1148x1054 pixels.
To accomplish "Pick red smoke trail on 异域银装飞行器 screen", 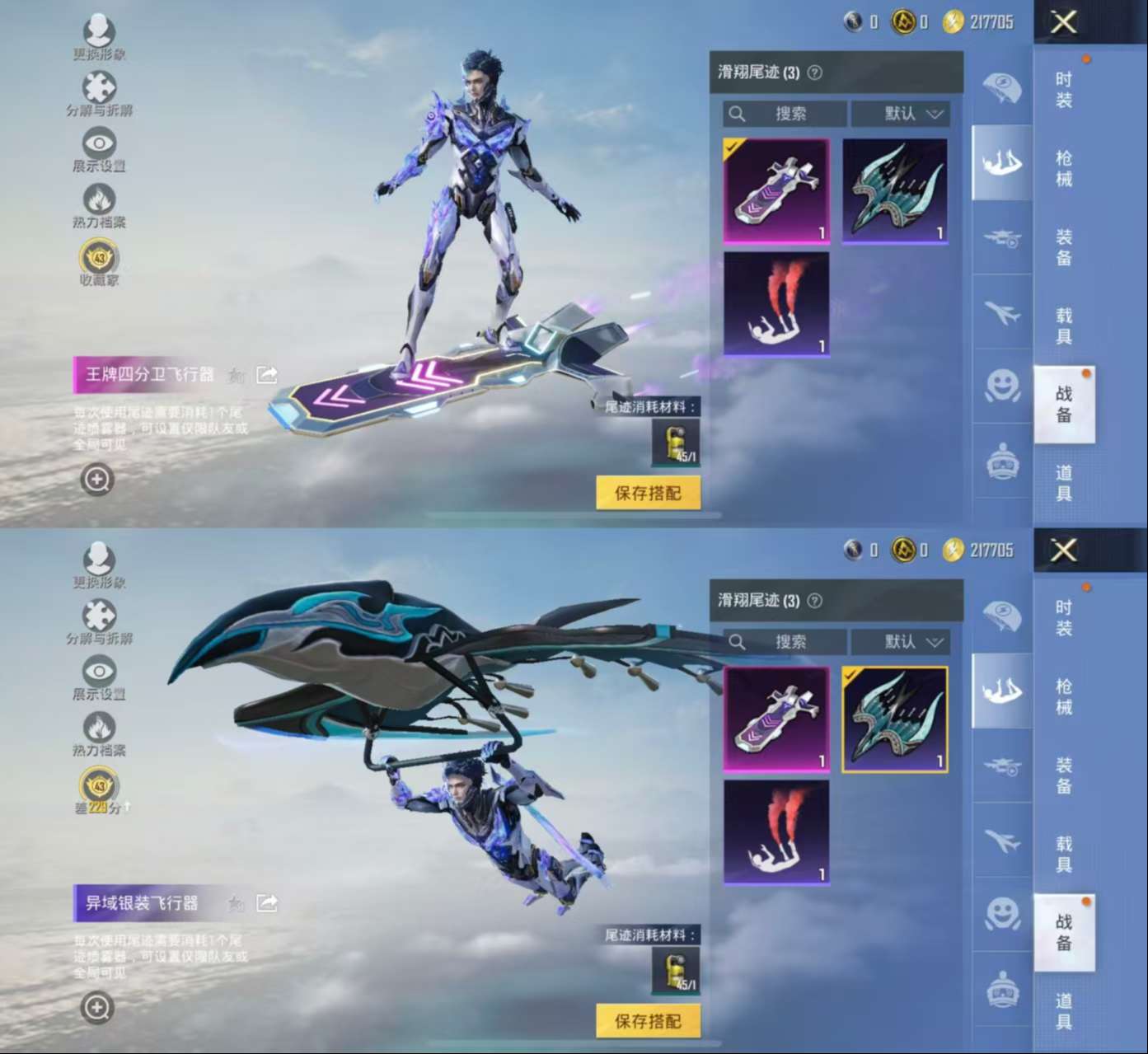I will (x=776, y=832).
